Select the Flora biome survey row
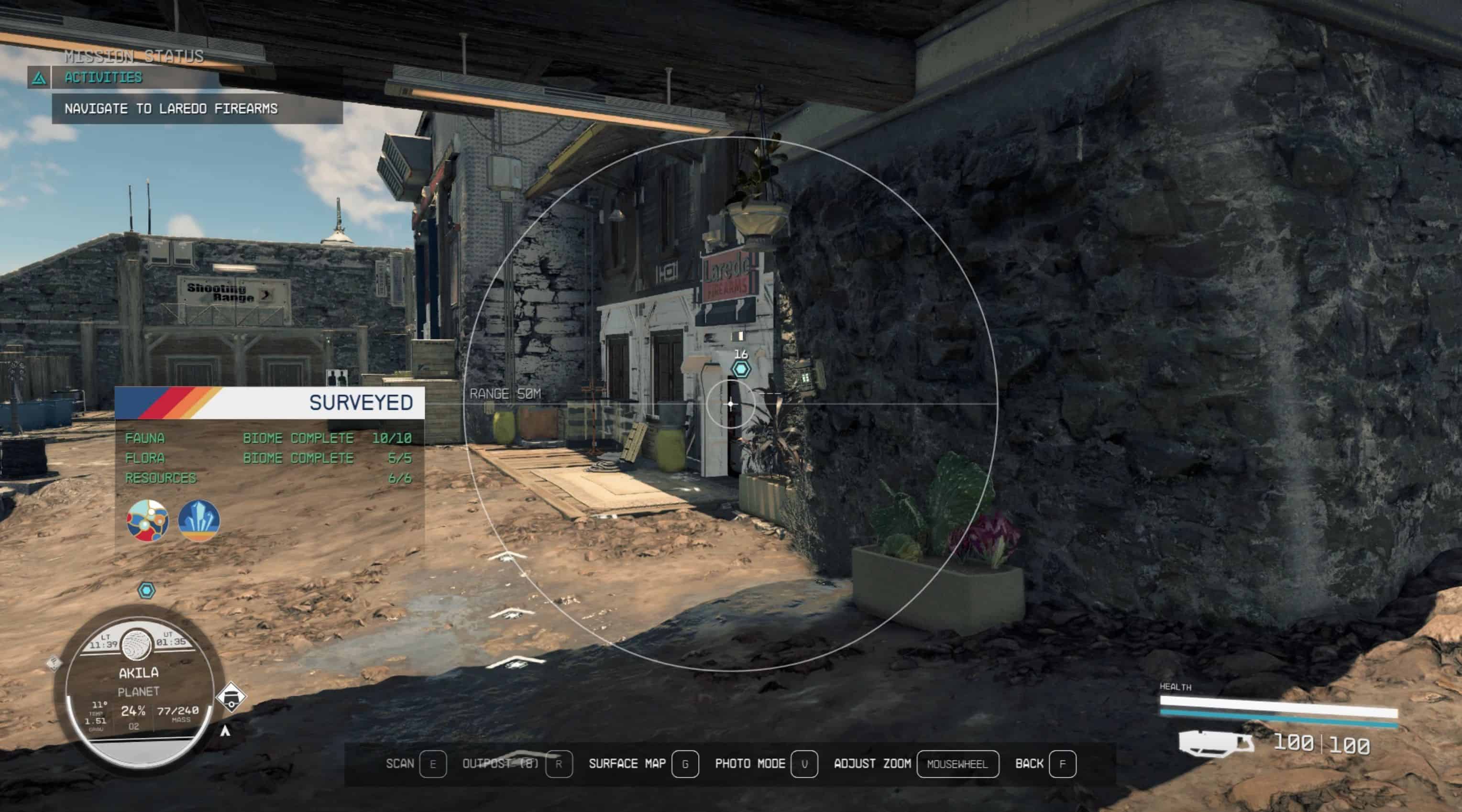The image size is (1462, 812). click(x=268, y=458)
